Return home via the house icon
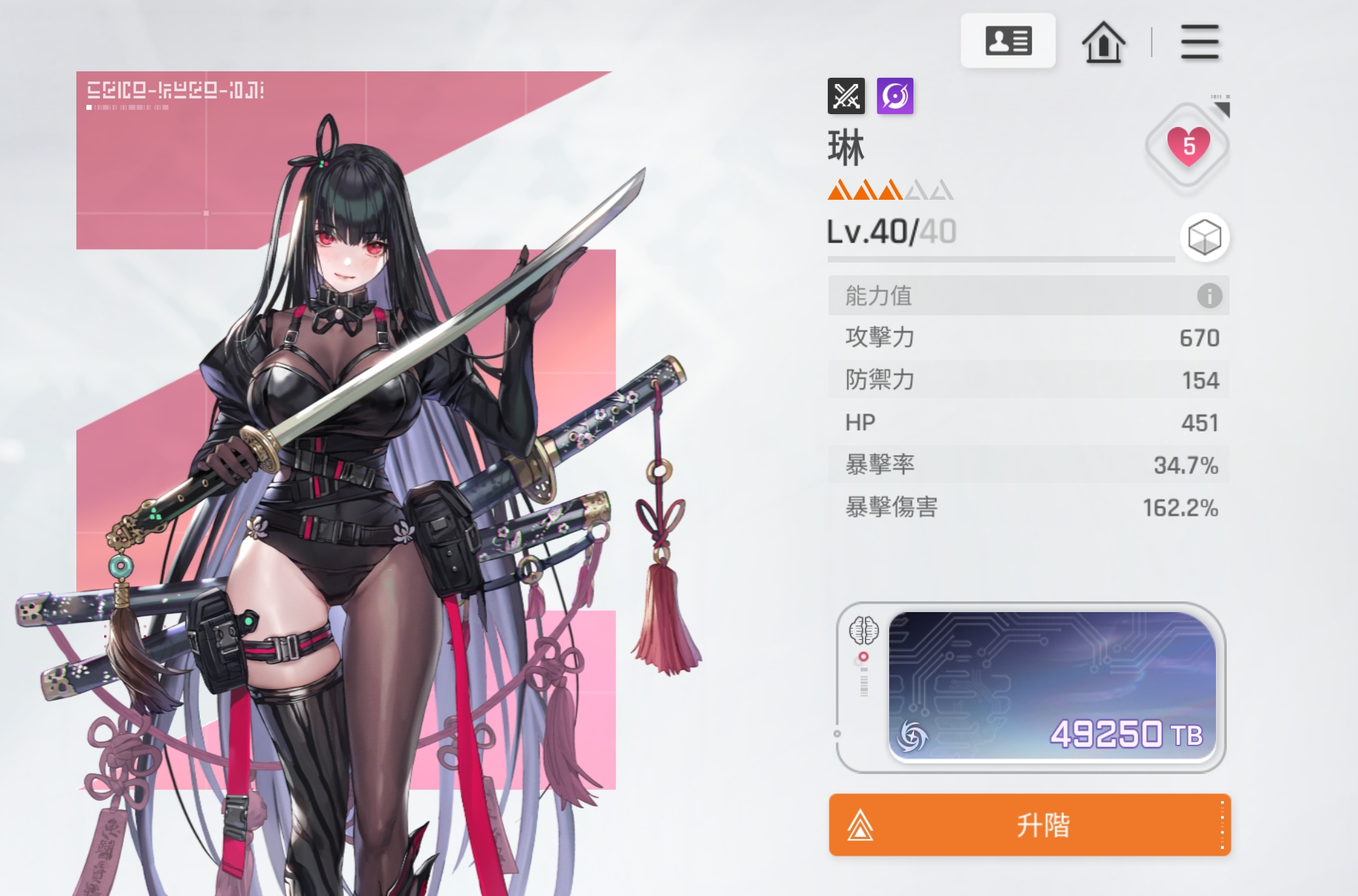 tap(1103, 41)
